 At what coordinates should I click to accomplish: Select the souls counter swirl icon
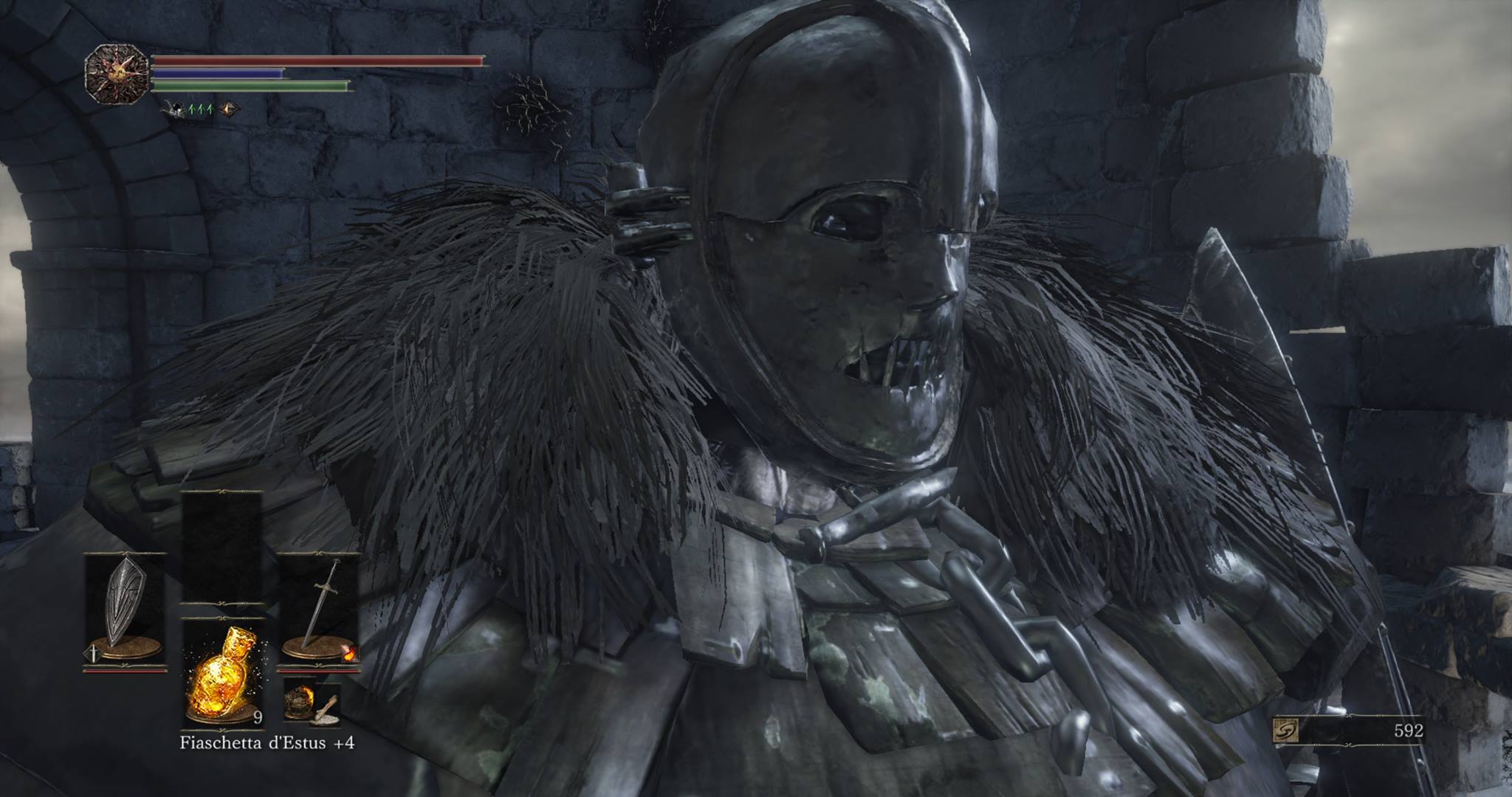tap(1285, 731)
